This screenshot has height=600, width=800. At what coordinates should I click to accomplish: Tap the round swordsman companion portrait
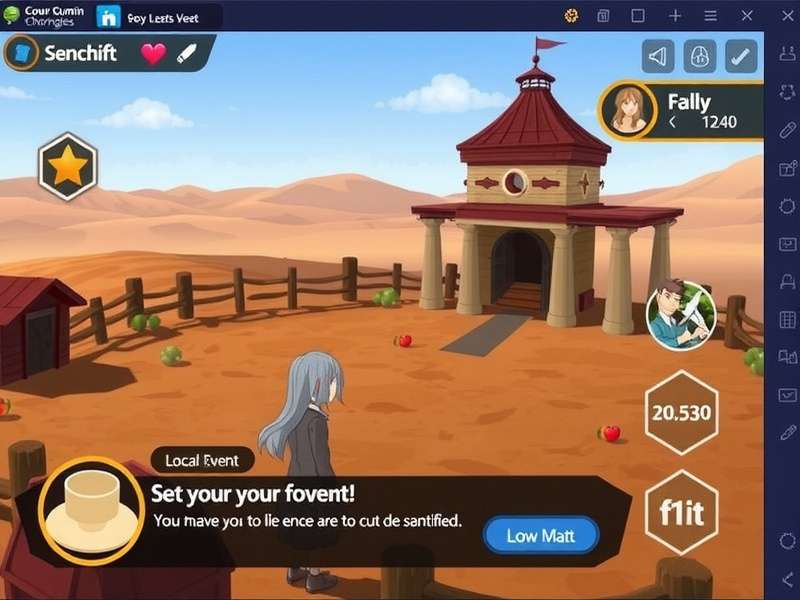point(681,316)
